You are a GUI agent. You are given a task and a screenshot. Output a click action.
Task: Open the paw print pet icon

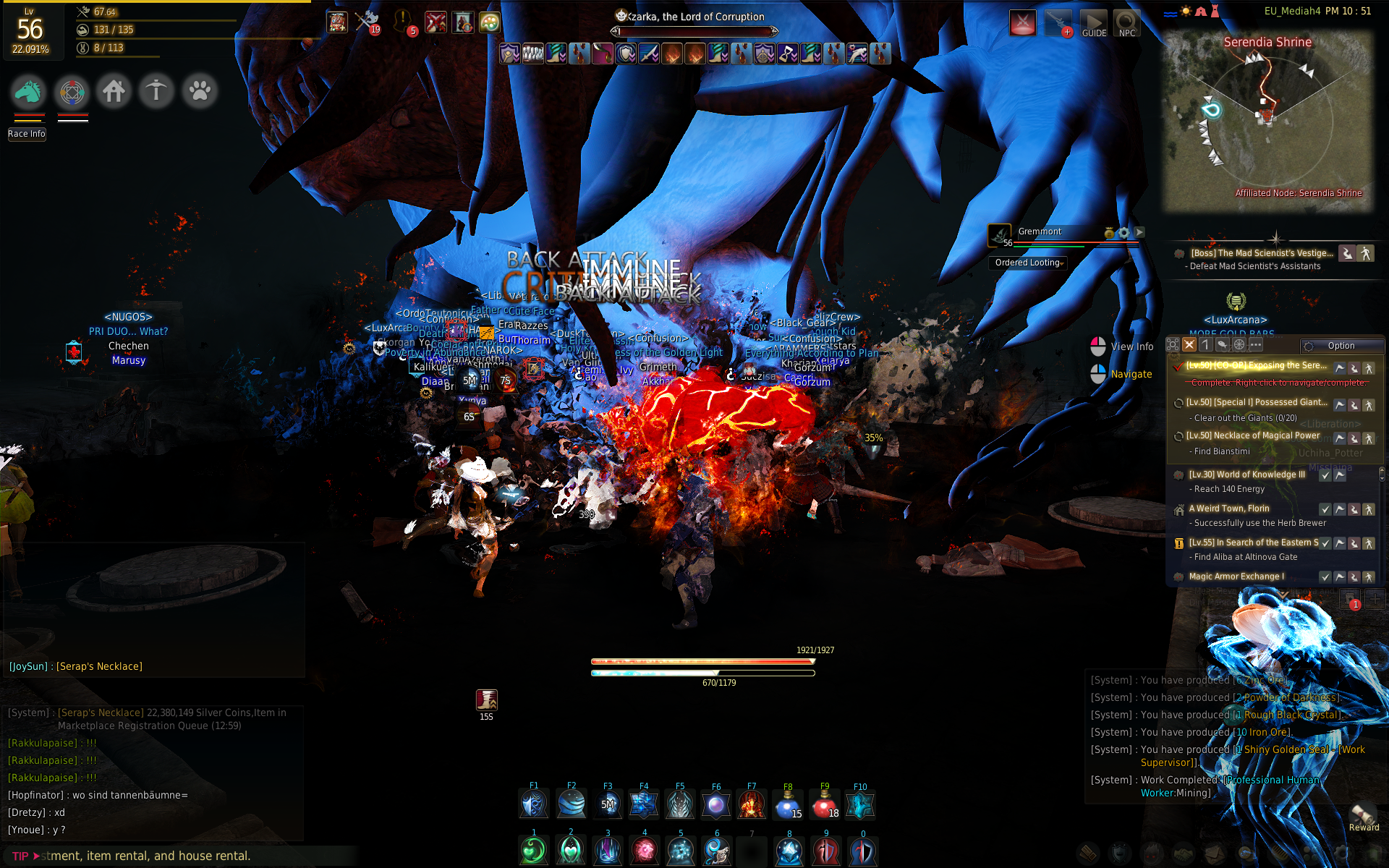pos(200,92)
